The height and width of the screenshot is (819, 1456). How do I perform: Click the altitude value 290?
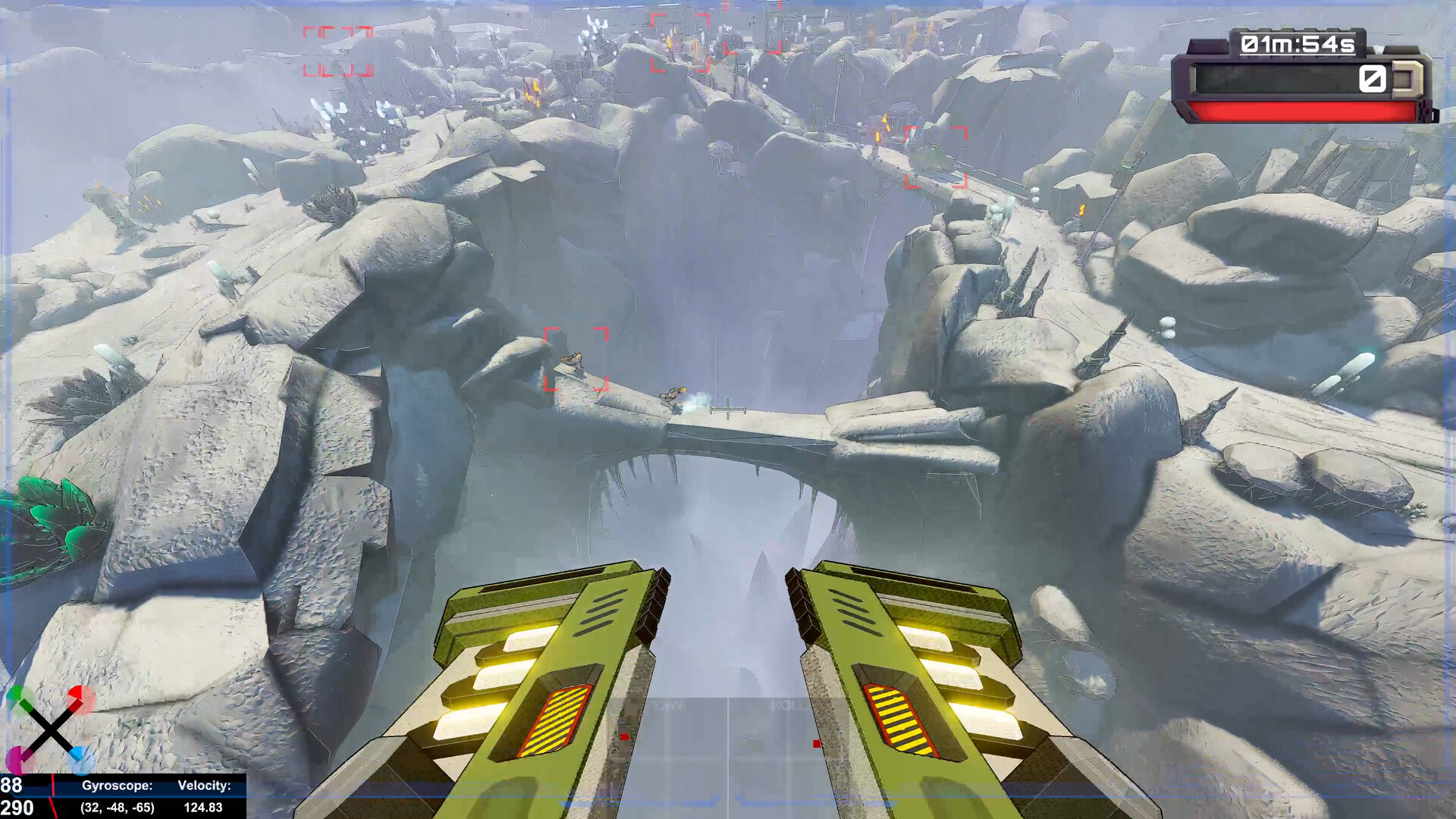click(17, 806)
